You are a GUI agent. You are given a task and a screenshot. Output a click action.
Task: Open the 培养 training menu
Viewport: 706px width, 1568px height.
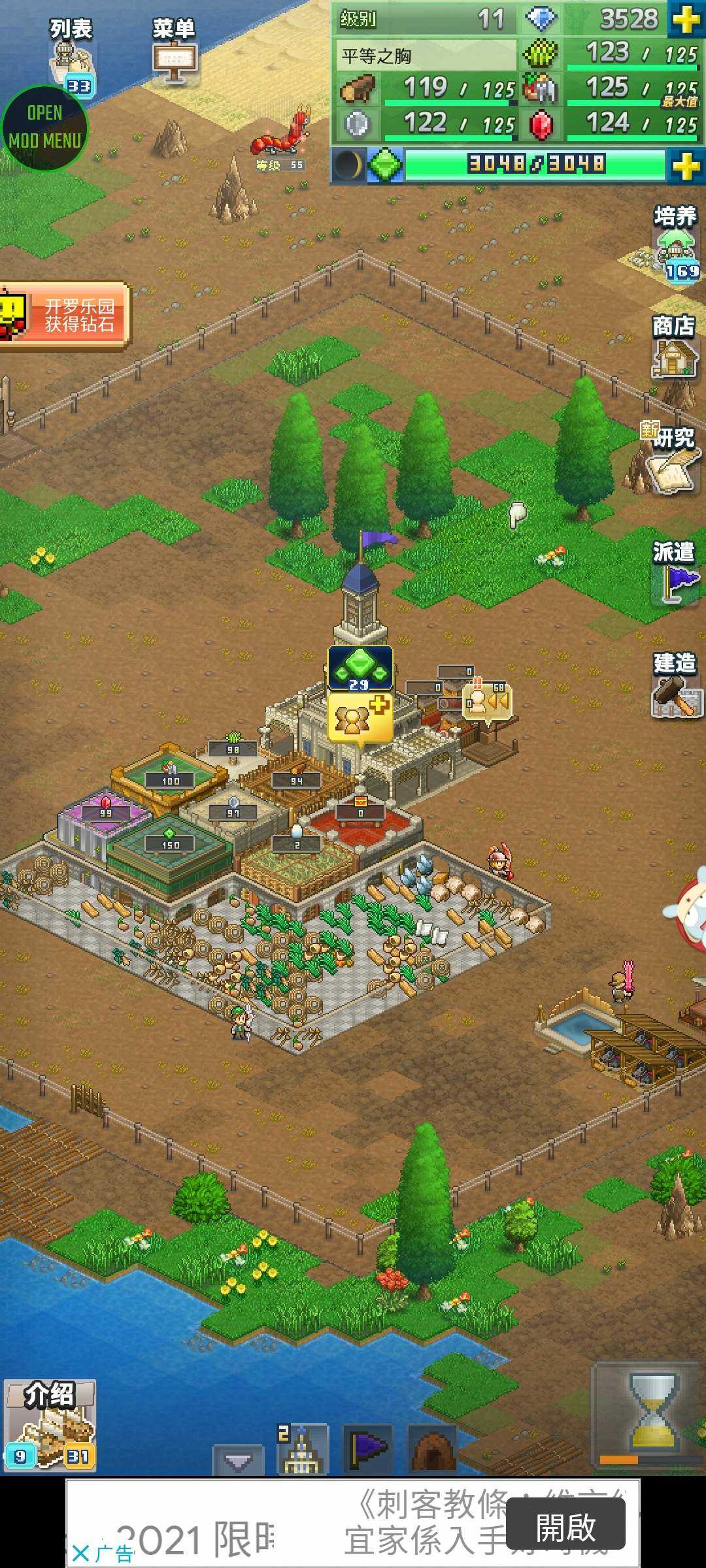click(x=676, y=243)
